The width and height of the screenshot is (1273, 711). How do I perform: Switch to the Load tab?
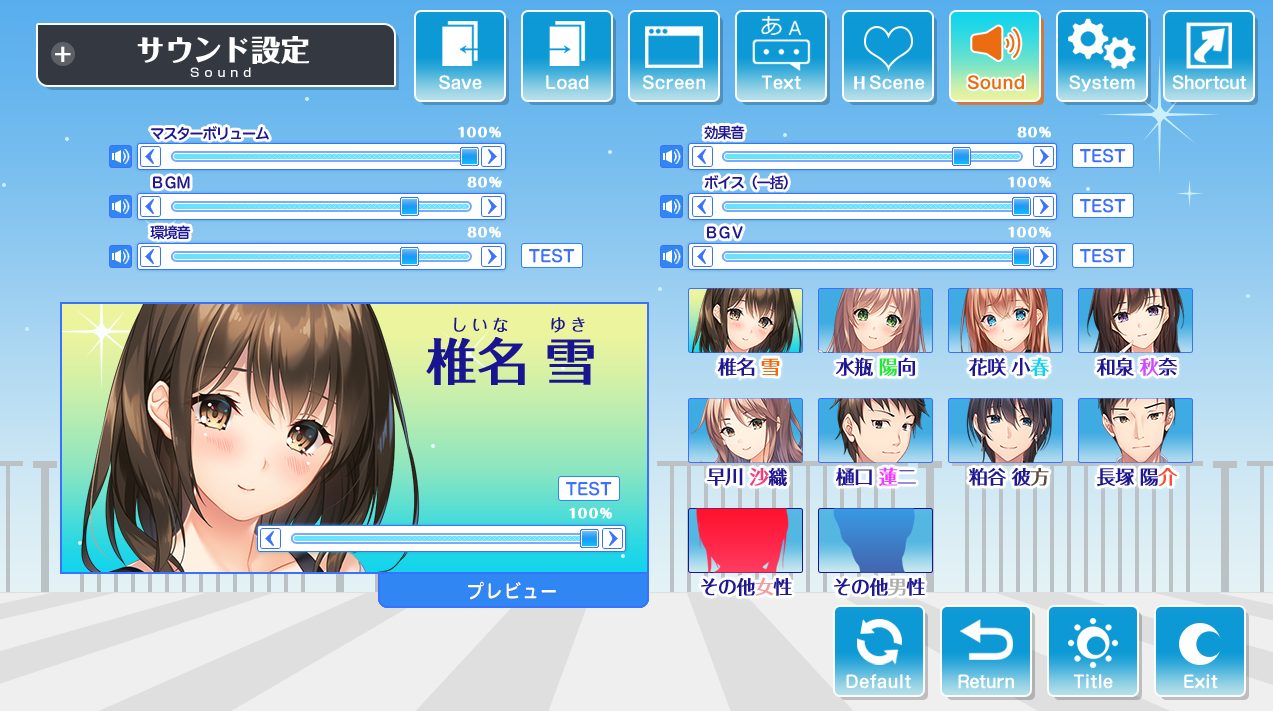(567, 56)
